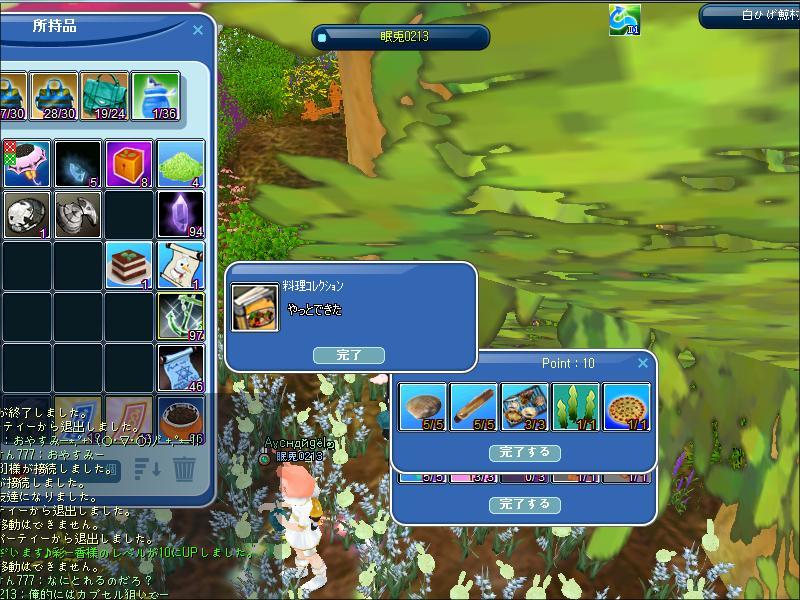Click the 眠兎0213 target name bar

pos(401,37)
